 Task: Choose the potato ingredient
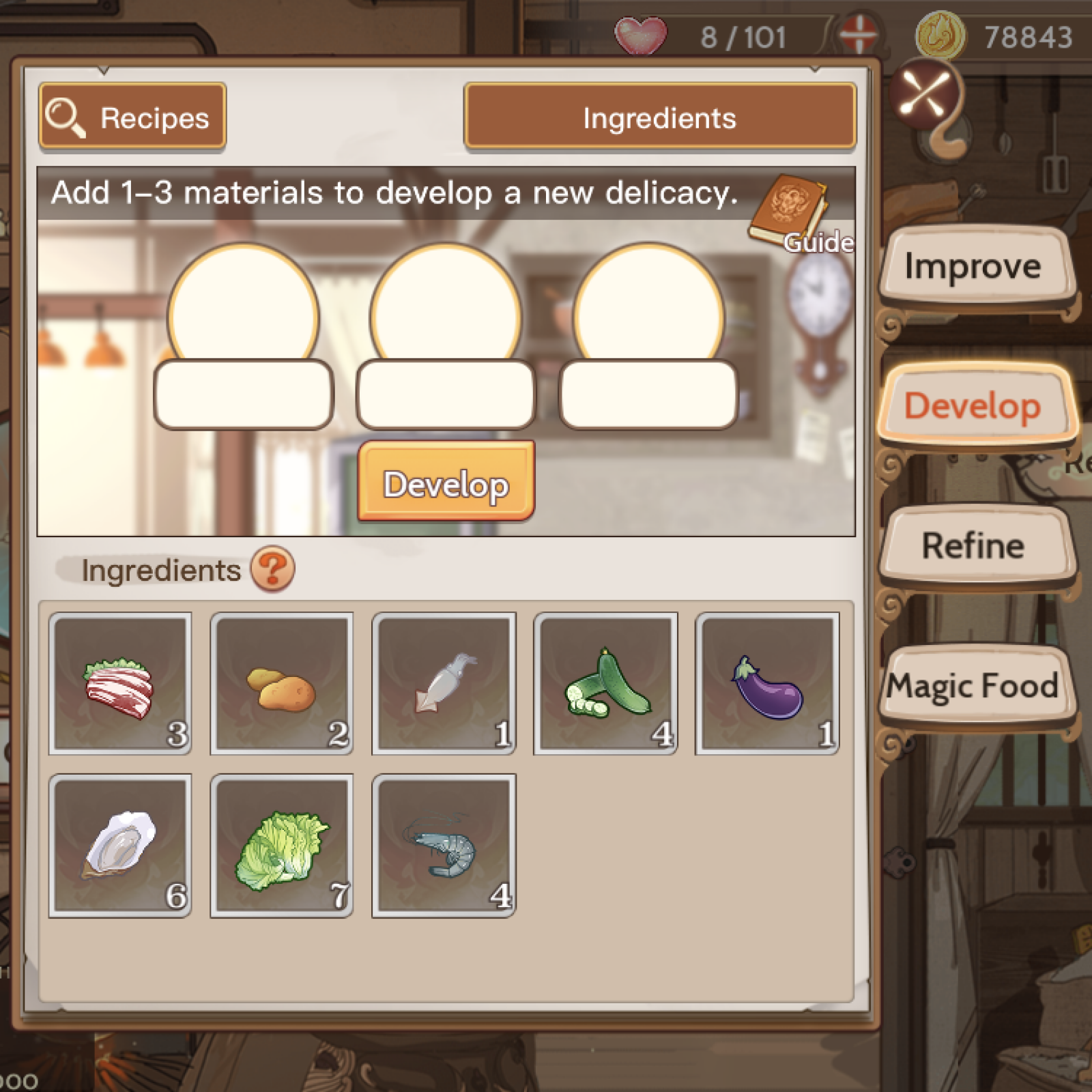282,684
